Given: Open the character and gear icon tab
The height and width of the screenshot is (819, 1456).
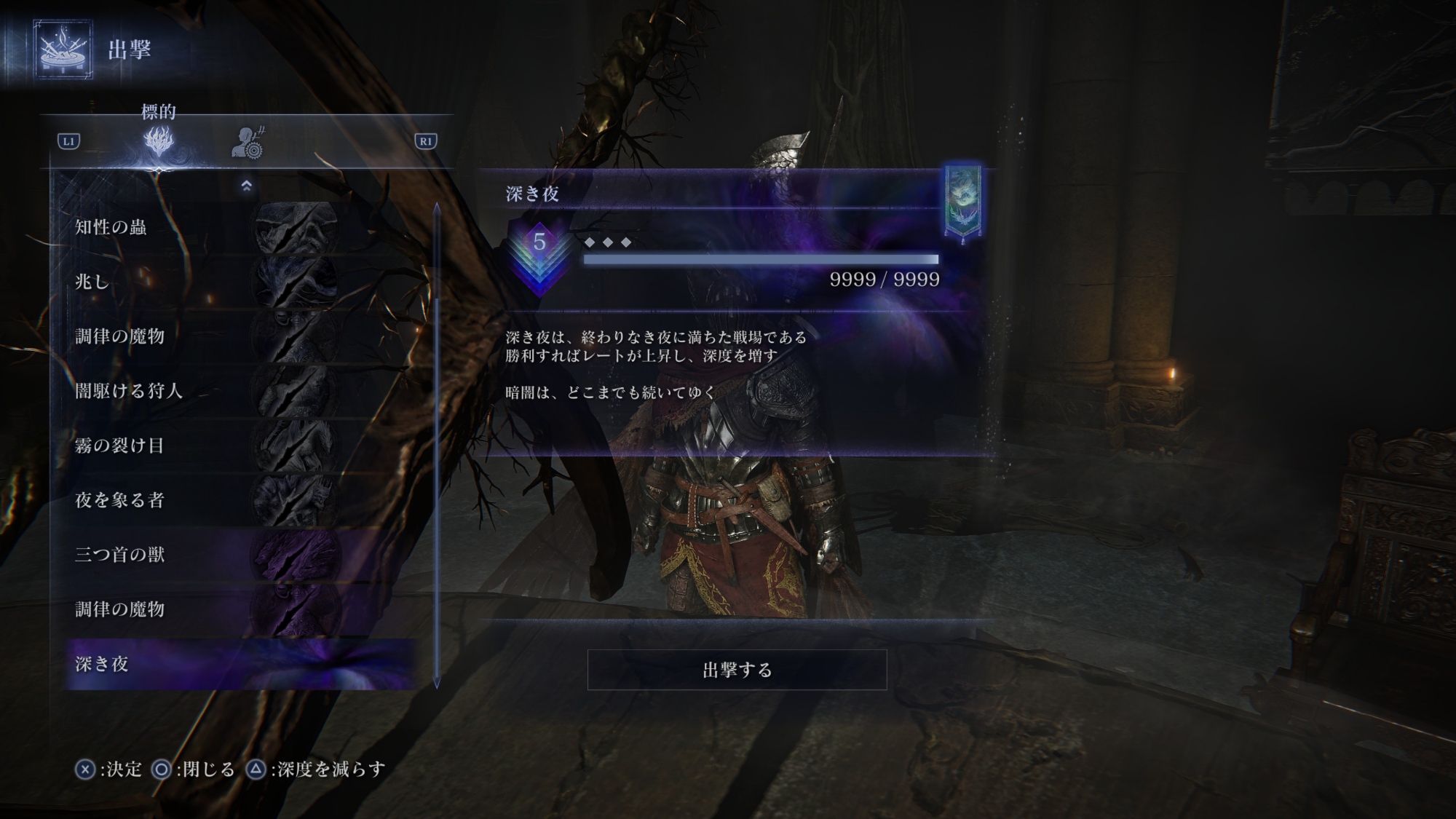Looking at the screenshot, I should pos(248,142).
